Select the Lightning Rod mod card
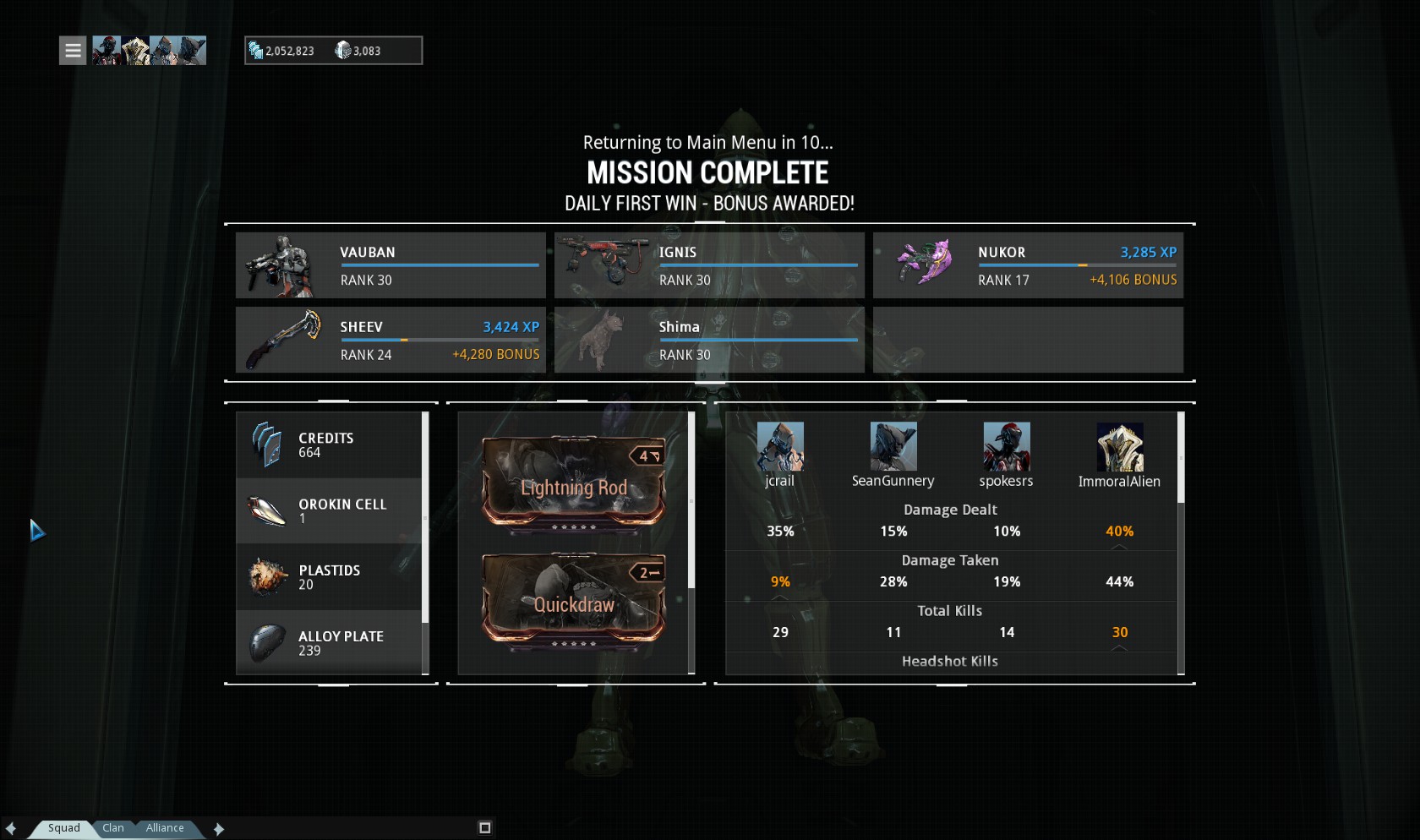Screen dimensions: 1420x840 (x=573, y=486)
